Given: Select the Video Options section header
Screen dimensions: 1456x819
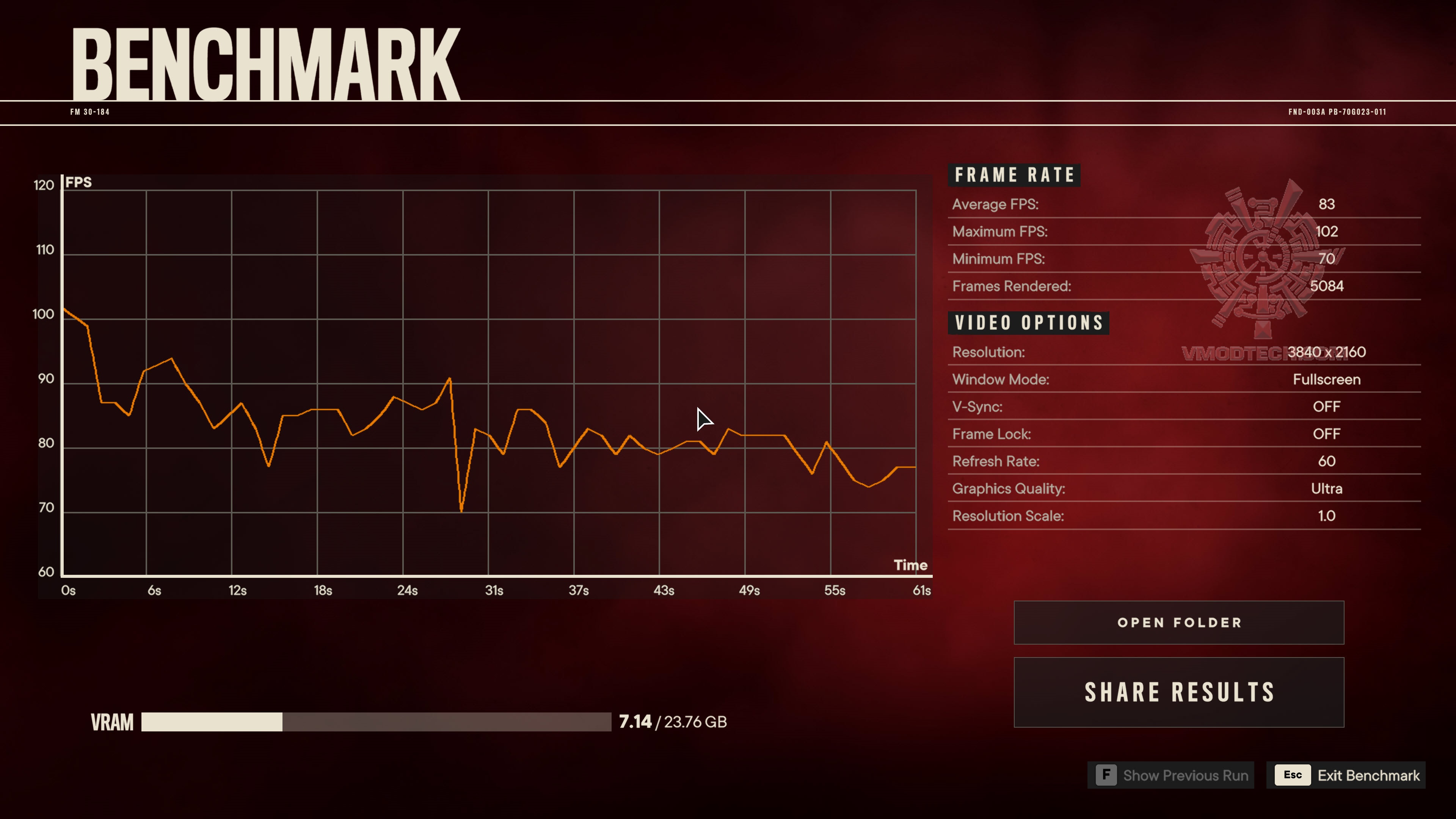Looking at the screenshot, I should pos(1028,322).
